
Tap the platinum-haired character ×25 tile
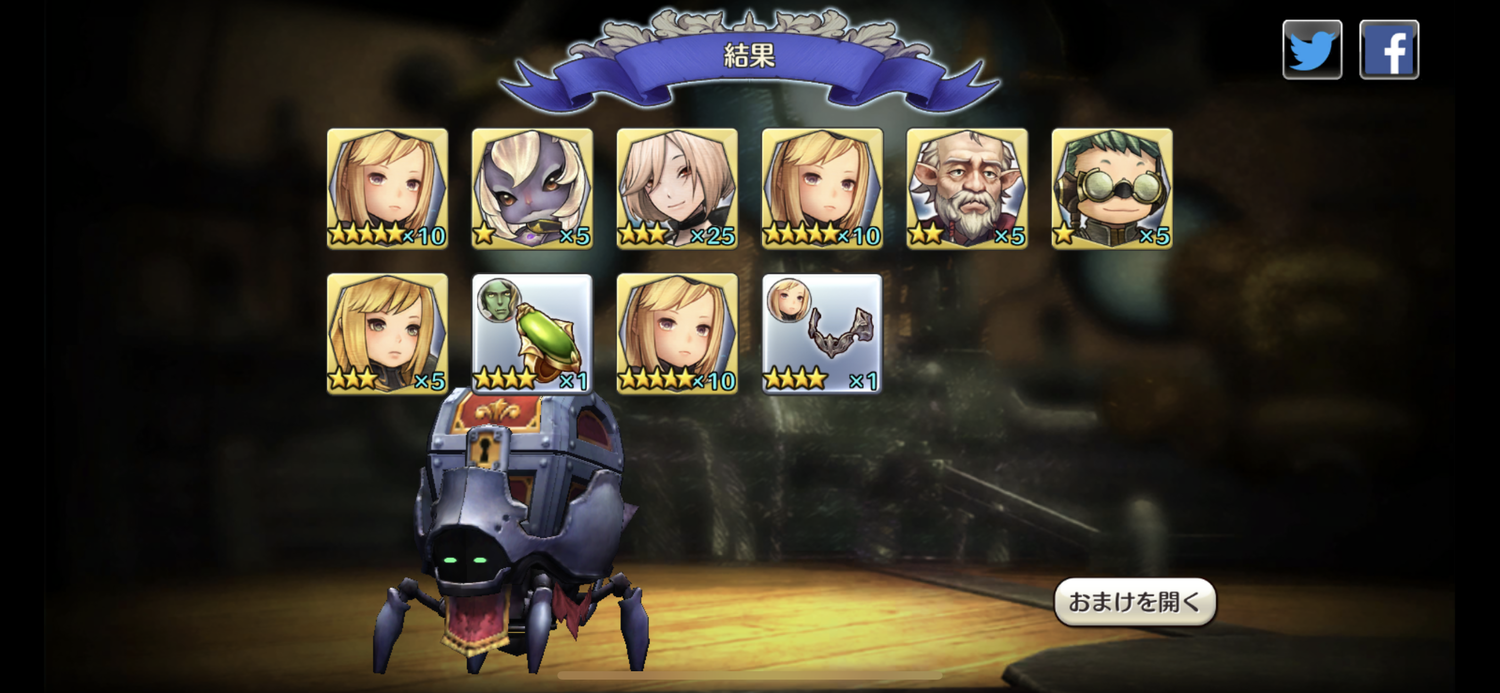677,188
